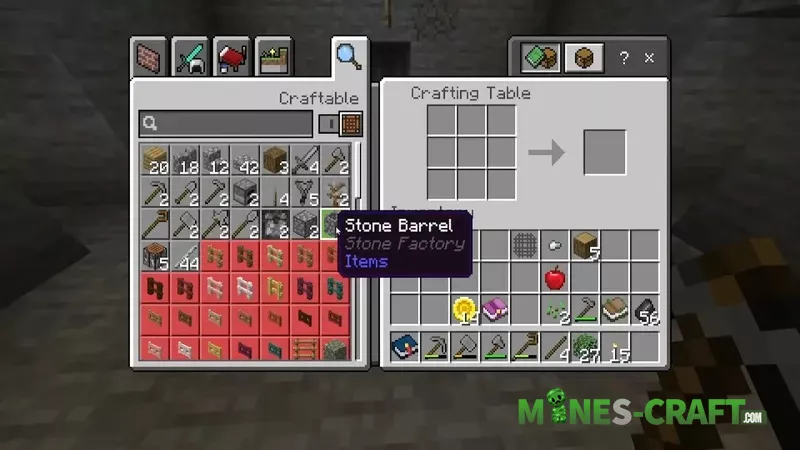Open the grass block nature tab
This screenshot has width=800, height=450.
[272, 58]
